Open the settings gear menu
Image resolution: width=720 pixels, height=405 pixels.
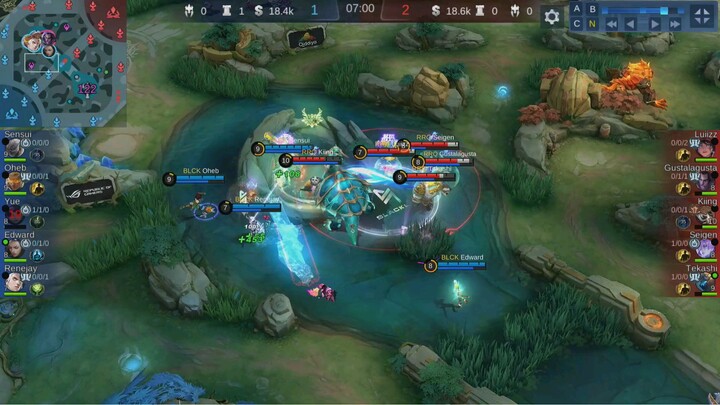[x=552, y=16]
